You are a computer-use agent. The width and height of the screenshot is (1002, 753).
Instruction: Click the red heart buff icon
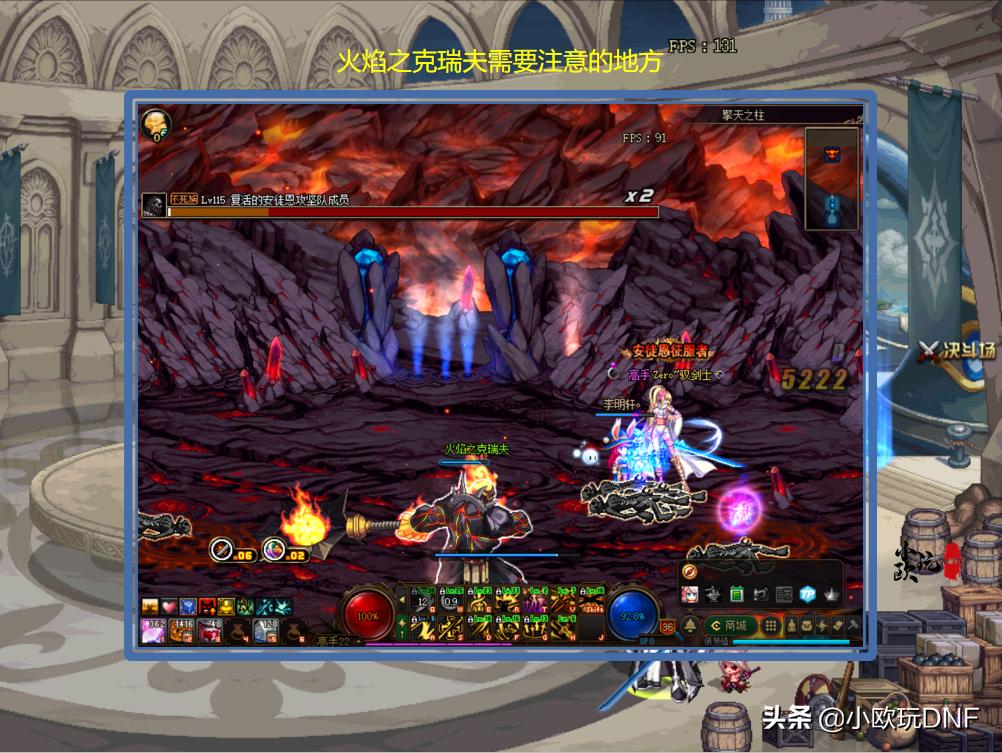(169, 606)
